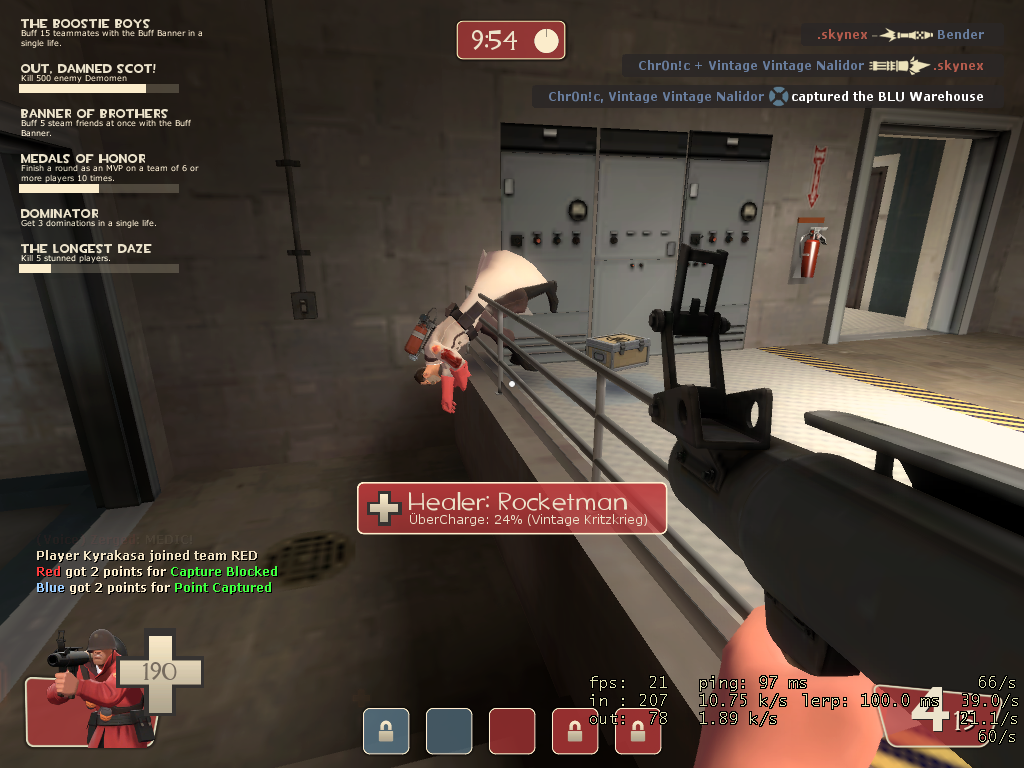Select the unlocked red control point icon
The width and height of the screenshot is (1024, 768).
tap(512, 731)
